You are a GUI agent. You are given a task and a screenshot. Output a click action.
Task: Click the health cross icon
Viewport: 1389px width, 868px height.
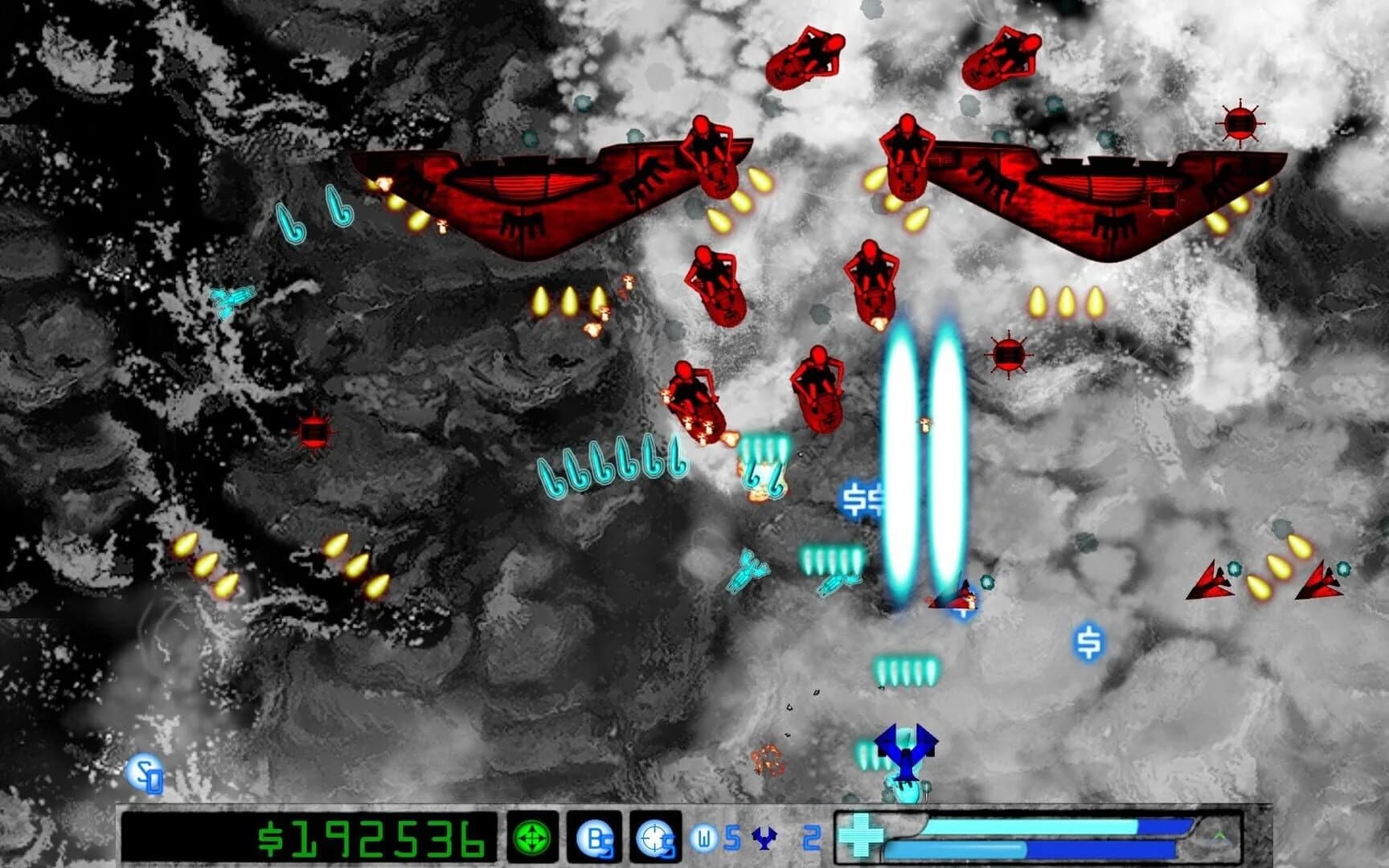[x=863, y=837]
